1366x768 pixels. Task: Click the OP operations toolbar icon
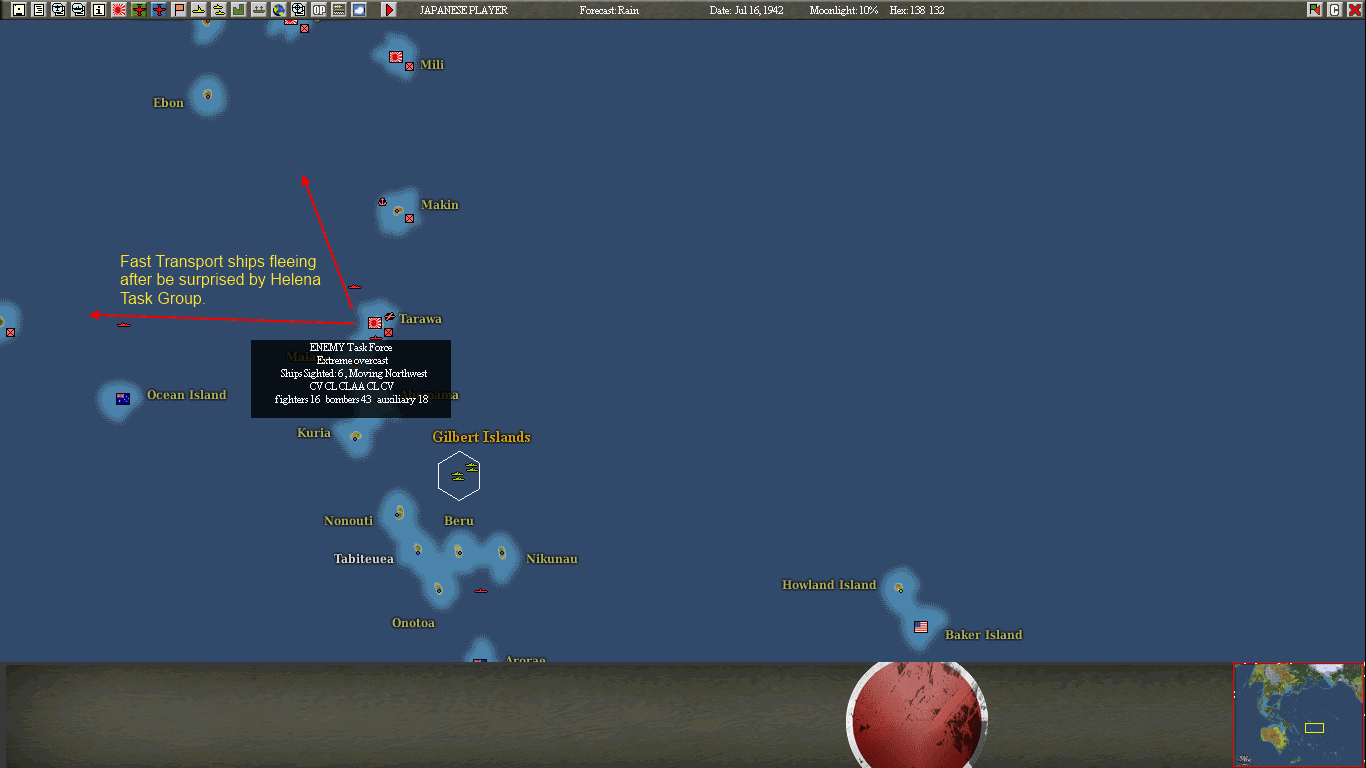tap(318, 9)
